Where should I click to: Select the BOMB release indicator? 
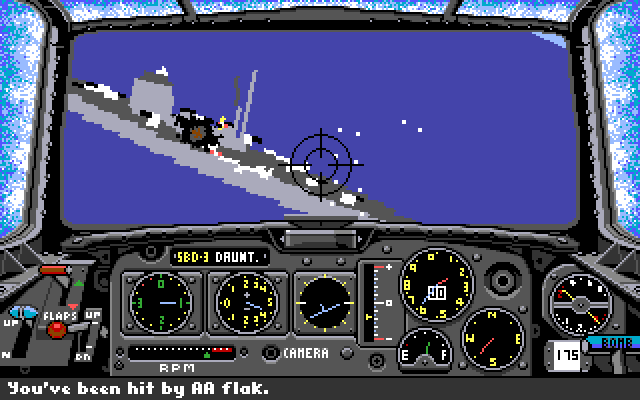[612, 342]
